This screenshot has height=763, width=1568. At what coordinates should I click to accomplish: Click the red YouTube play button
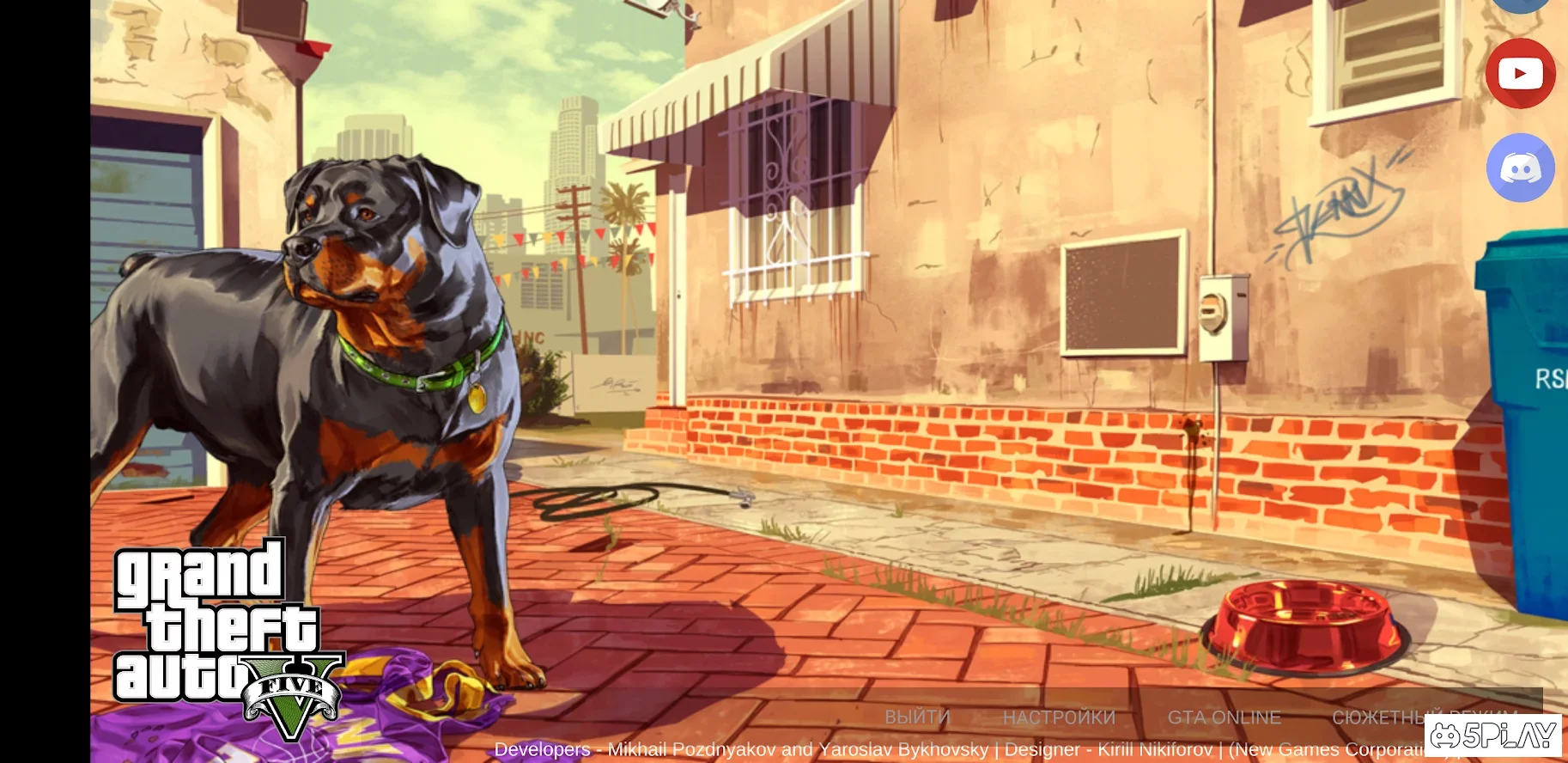pos(1519,74)
